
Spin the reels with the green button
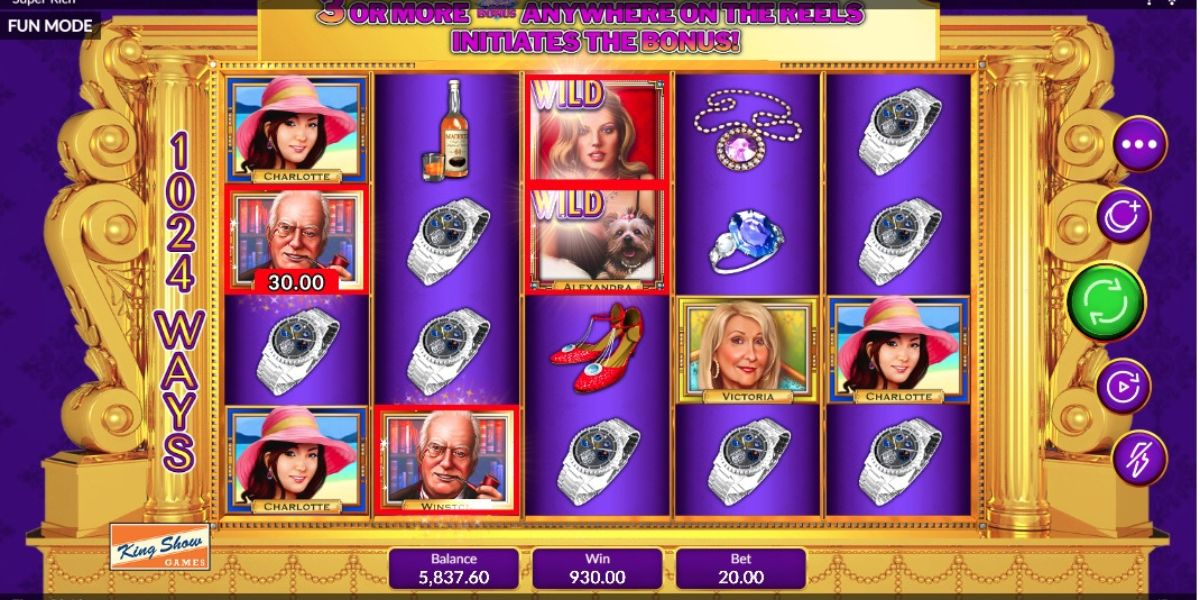point(1106,300)
